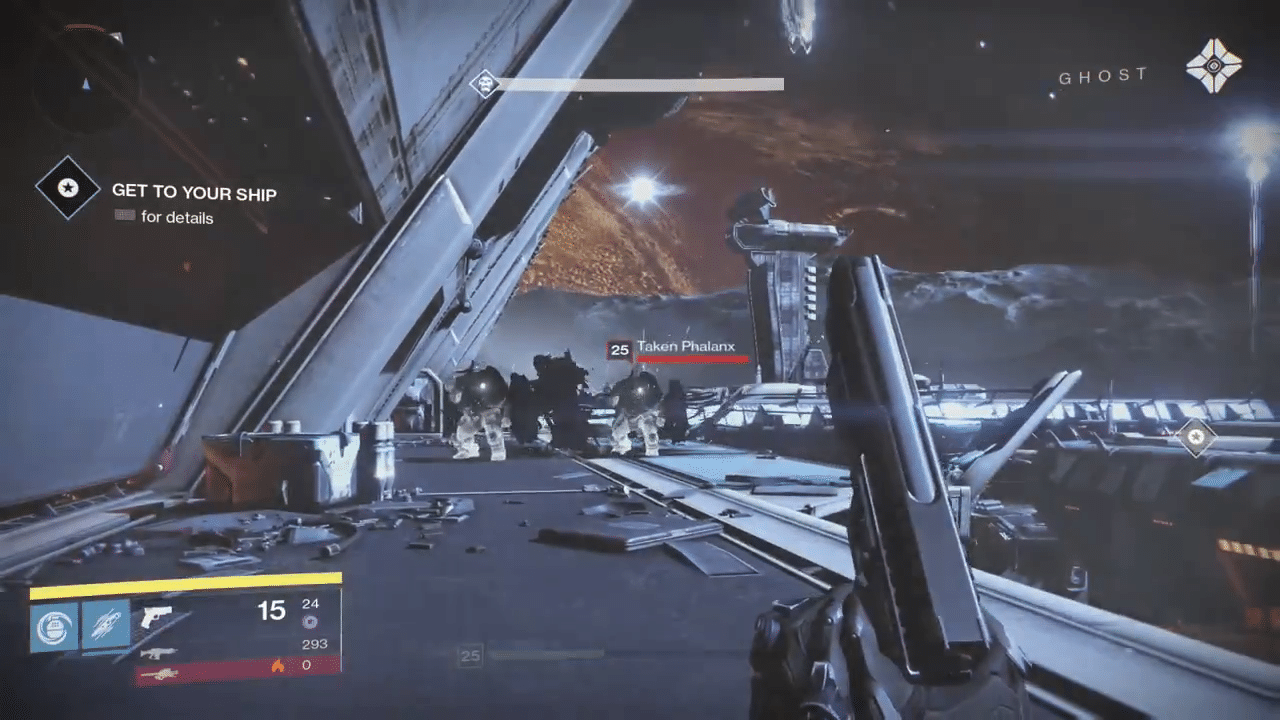The height and width of the screenshot is (720, 1280).
Task: Select the equipped hand cannon weapon icon
Action: (156, 617)
